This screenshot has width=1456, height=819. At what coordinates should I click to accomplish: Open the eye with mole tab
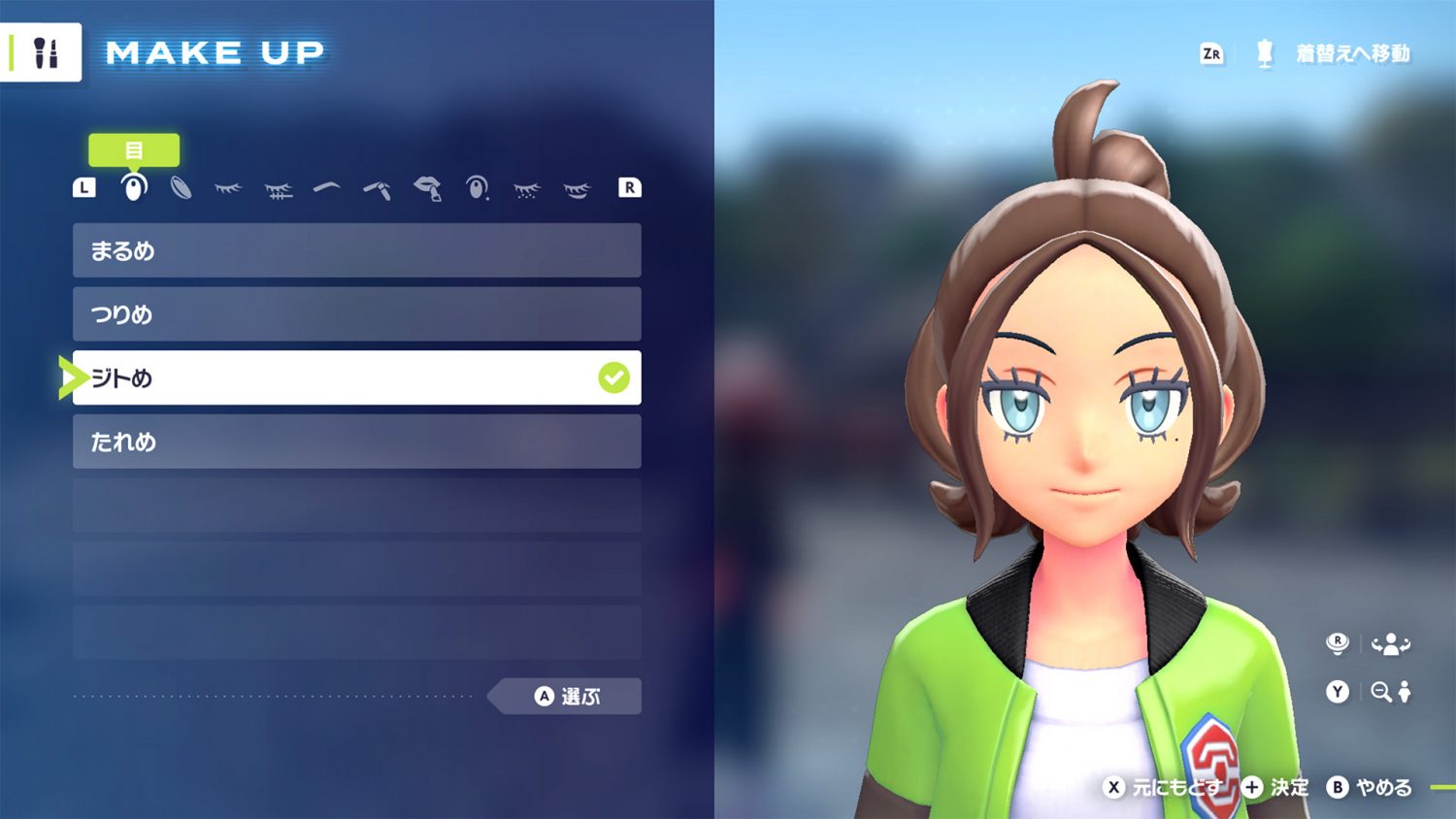tap(477, 187)
